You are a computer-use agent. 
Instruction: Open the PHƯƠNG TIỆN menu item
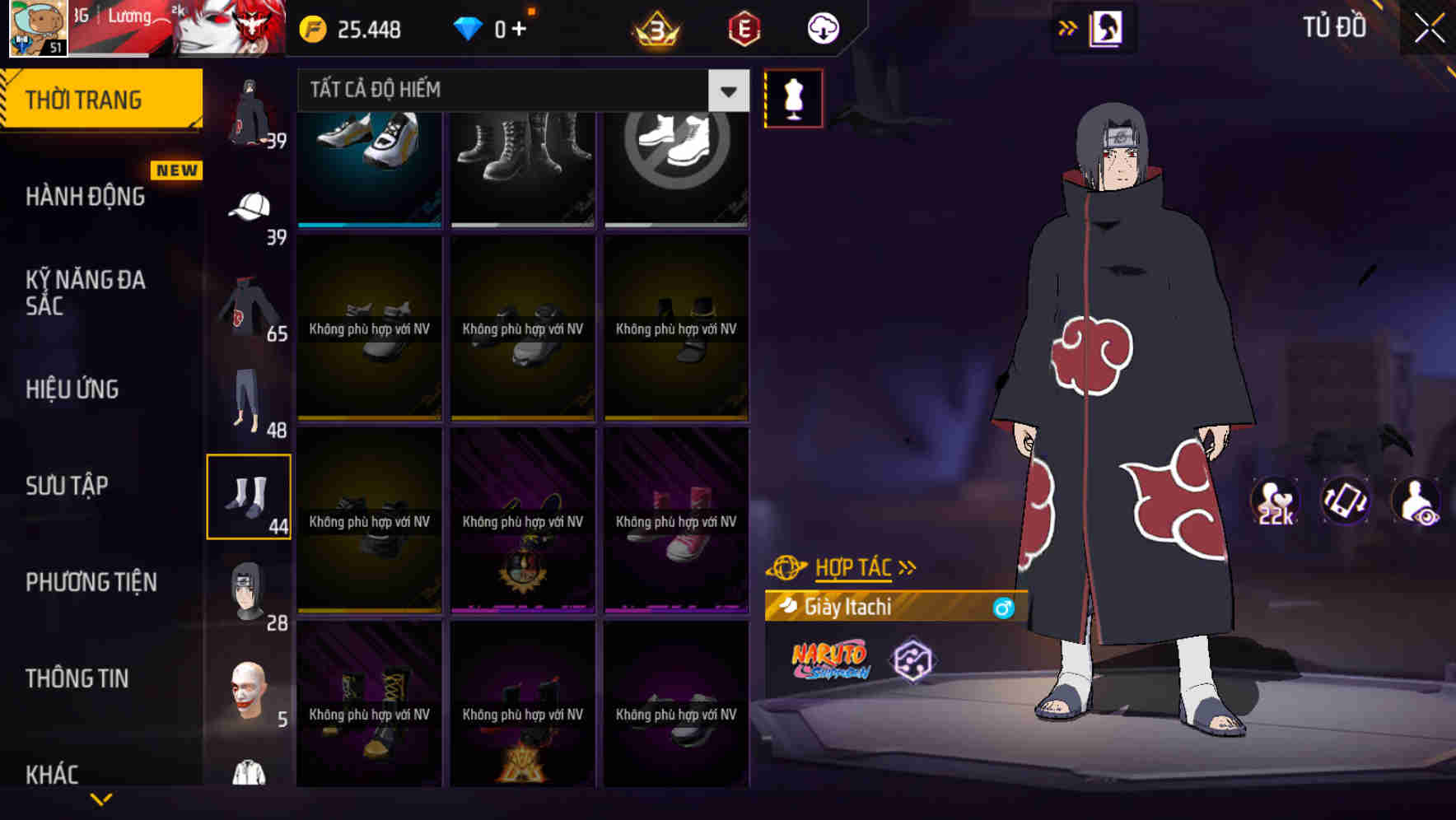(91, 581)
